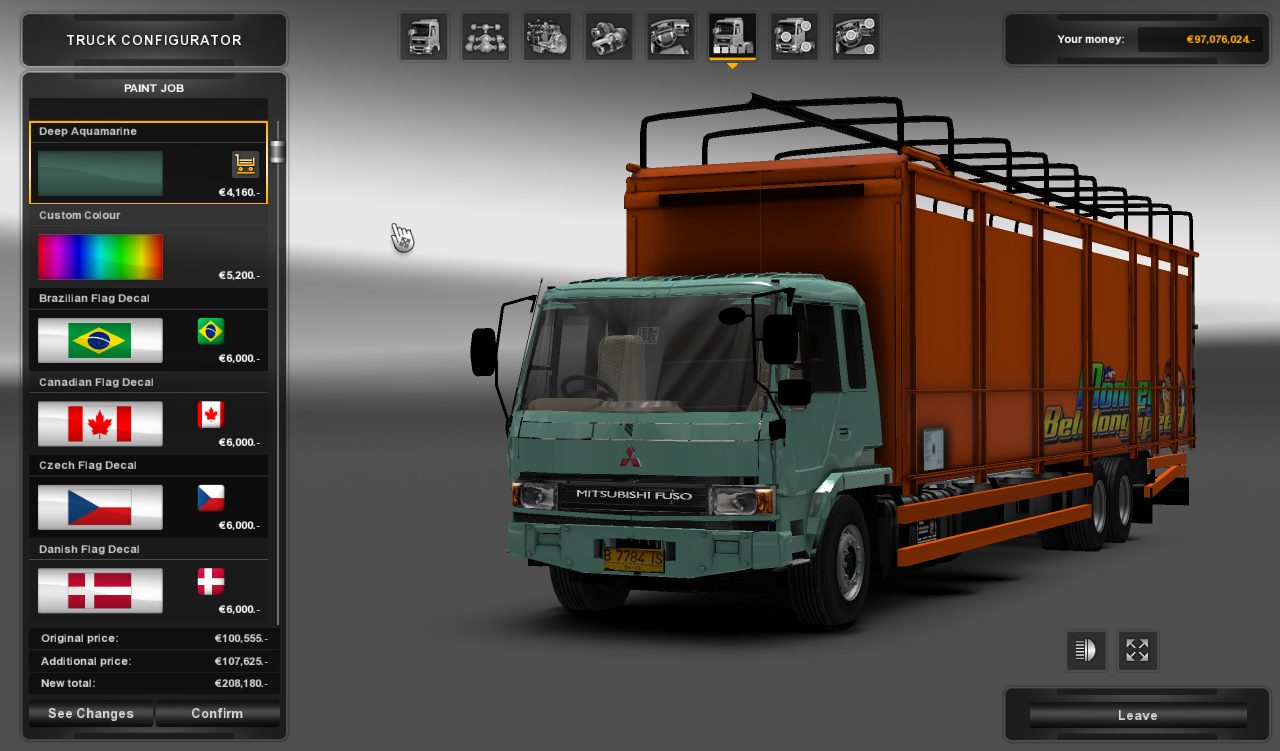Select the transmission category icon
This screenshot has width=1280, height=751.
[x=608, y=35]
